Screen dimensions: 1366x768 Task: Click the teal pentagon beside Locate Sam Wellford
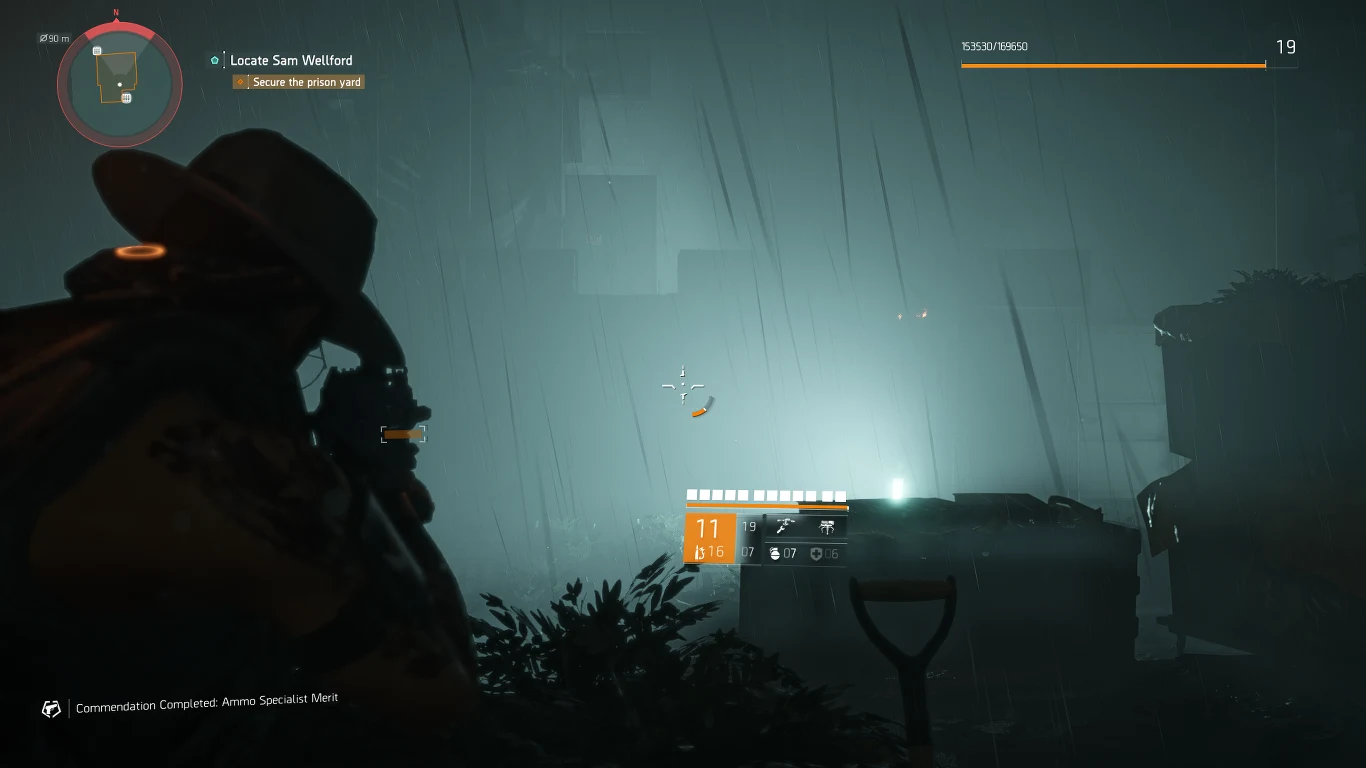(213, 60)
